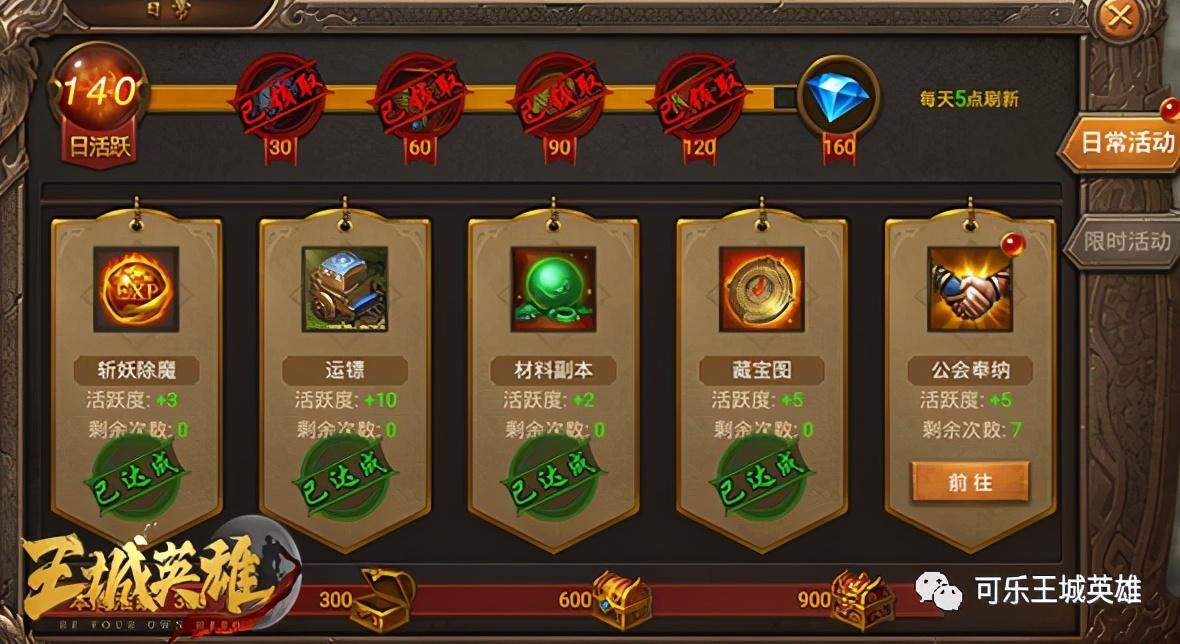
Task: Switch to the 日常活动 tab
Action: tap(1122, 143)
